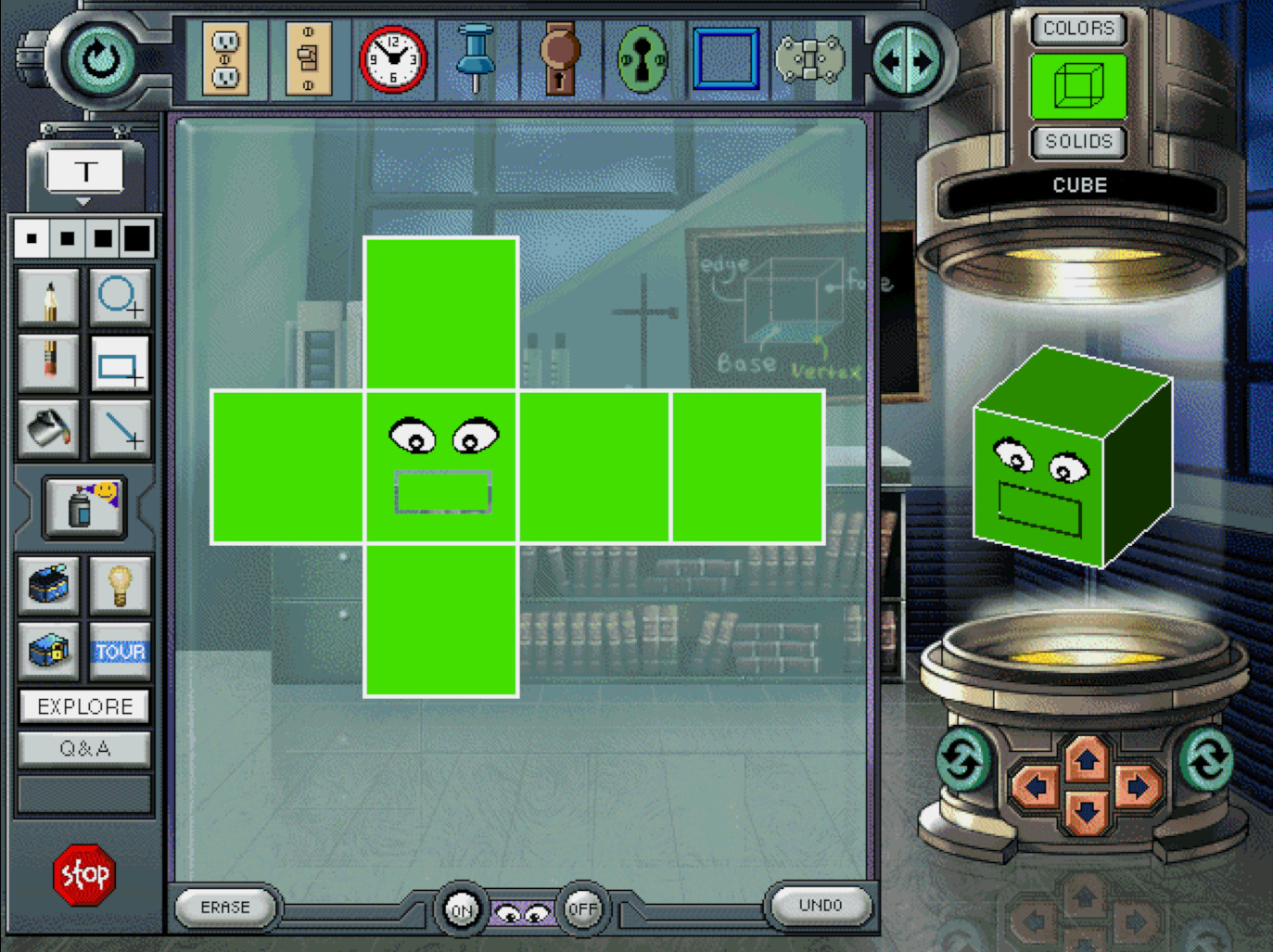Open the COLORS selector
Image resolution: width=1273 pixels, height=952 pixels.
pos(1078,29)
